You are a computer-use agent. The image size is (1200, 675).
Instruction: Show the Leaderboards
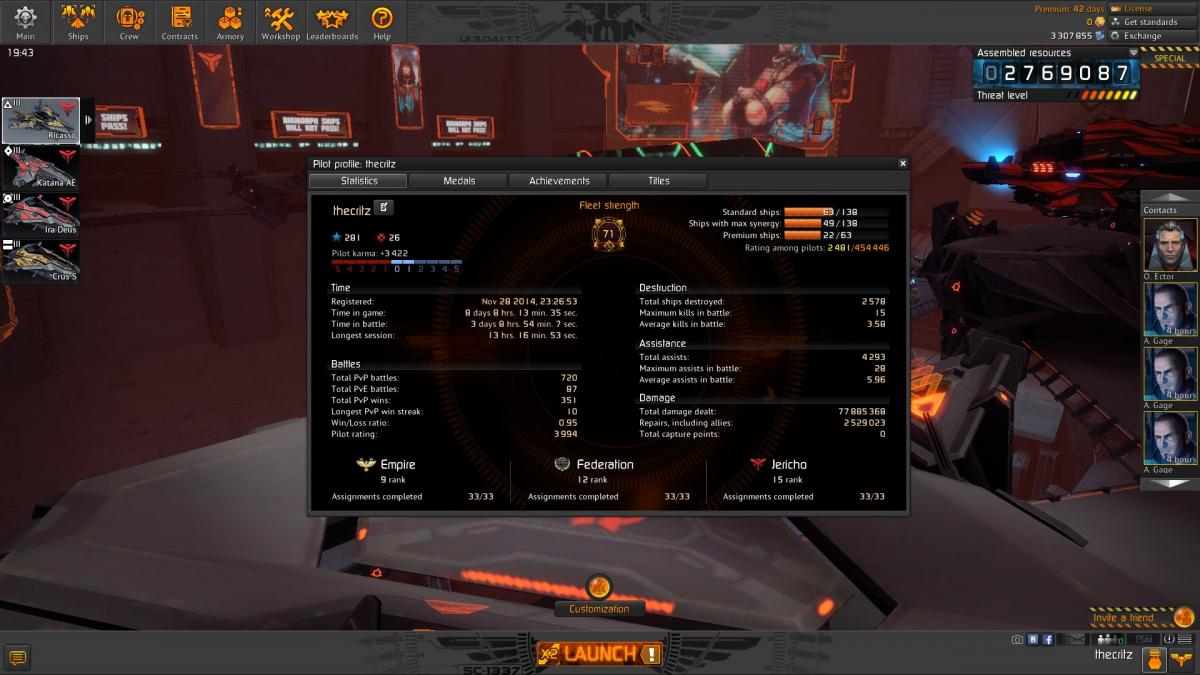pos(331,22)
